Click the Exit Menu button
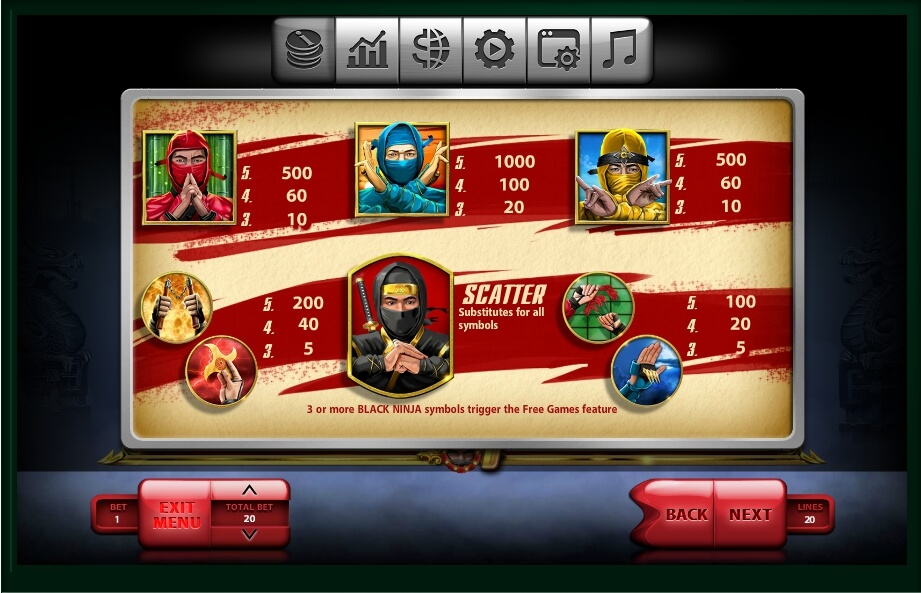The height and width of the screenshot is (593, 921). pos(176,514)
